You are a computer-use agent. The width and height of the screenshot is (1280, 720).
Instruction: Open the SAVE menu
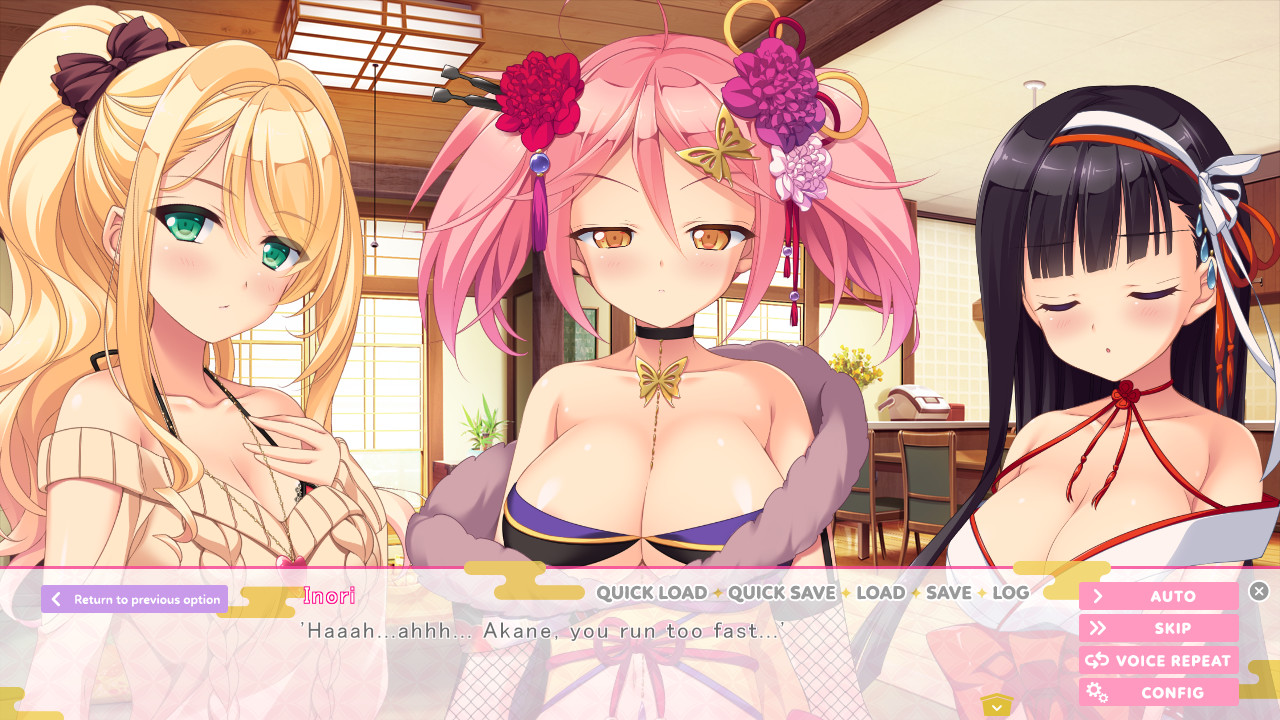click(947, 593)
